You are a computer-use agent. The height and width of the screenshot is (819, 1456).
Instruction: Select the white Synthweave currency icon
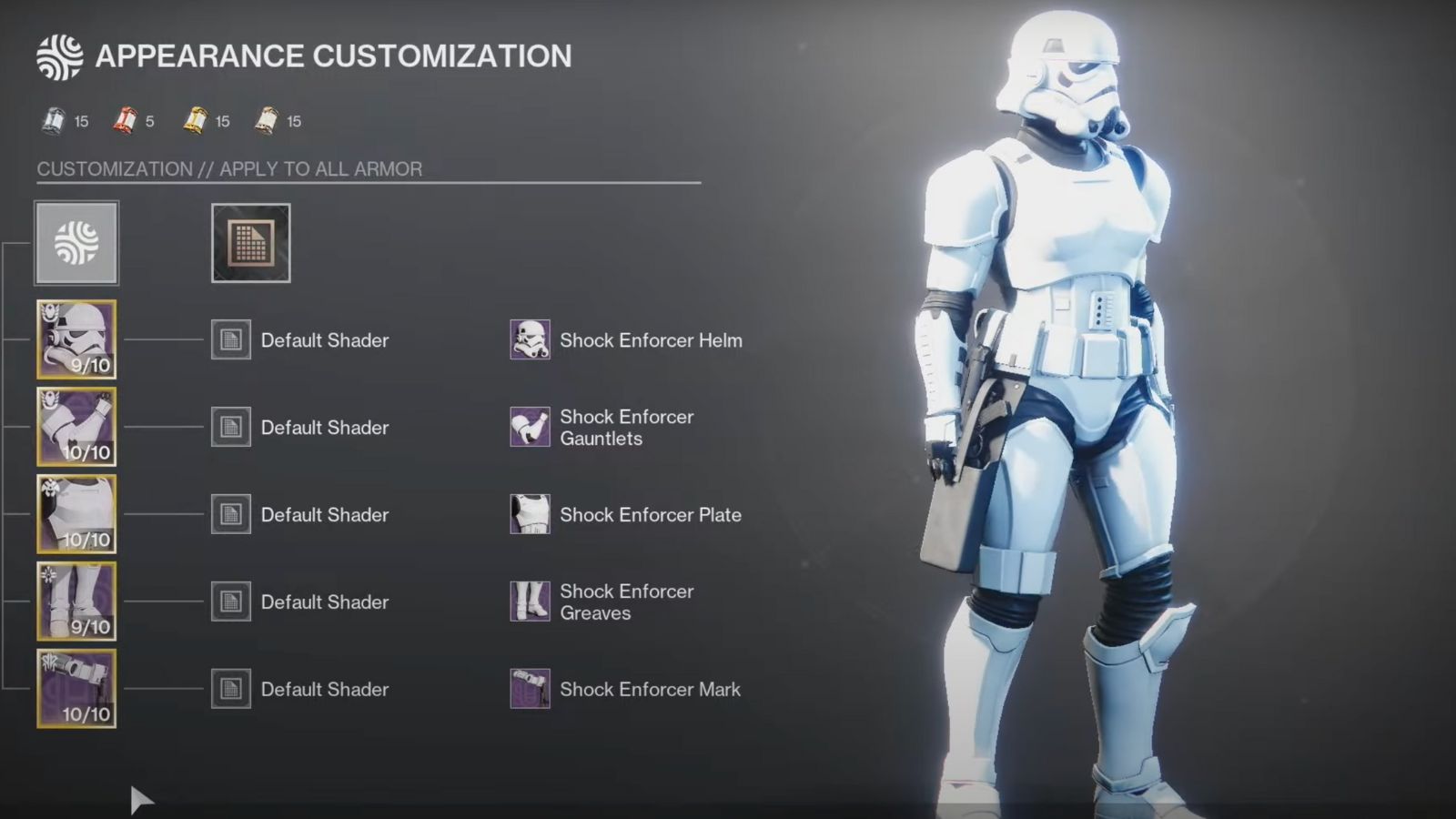[x=52, y=120]
